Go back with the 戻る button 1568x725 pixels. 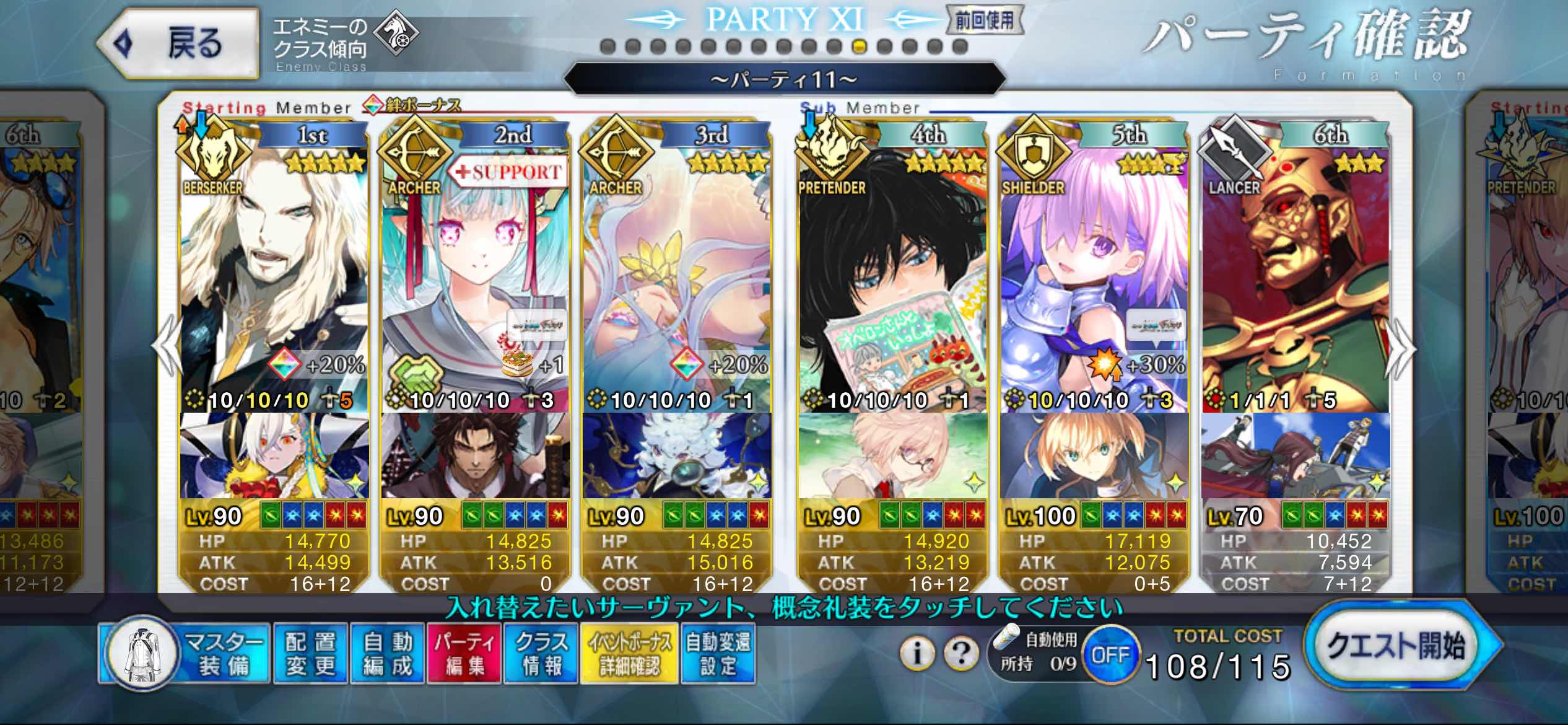(178, 43)
